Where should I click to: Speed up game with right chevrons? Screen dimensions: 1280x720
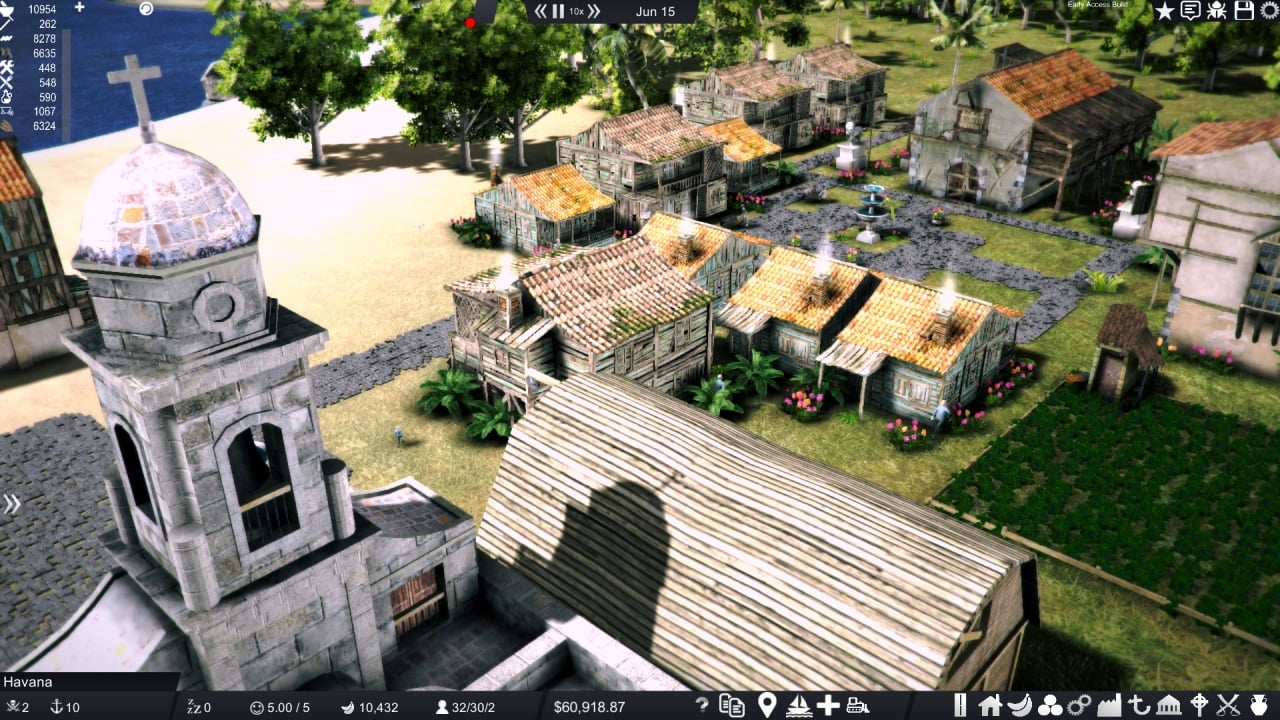pos(594,11)
